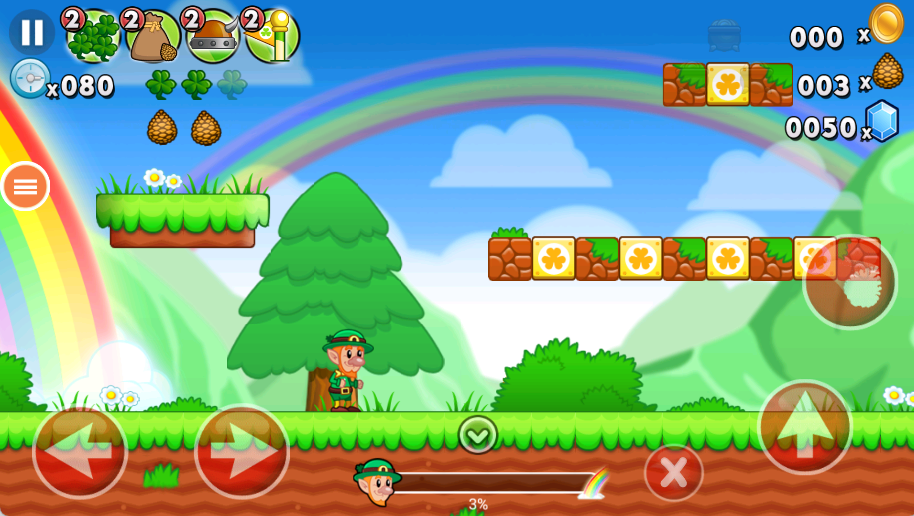
Task: Throw an acorn with the attack button
Action: coord(850,282)
